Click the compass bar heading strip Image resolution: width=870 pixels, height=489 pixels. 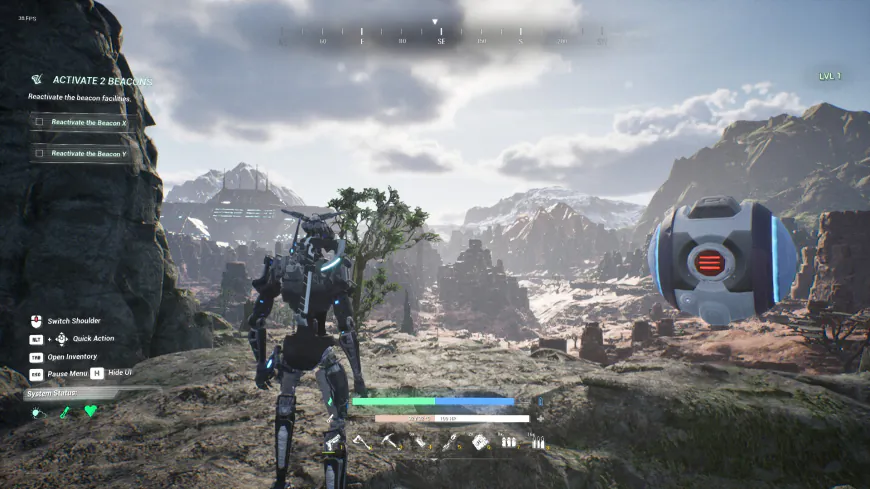click(441, 40)
